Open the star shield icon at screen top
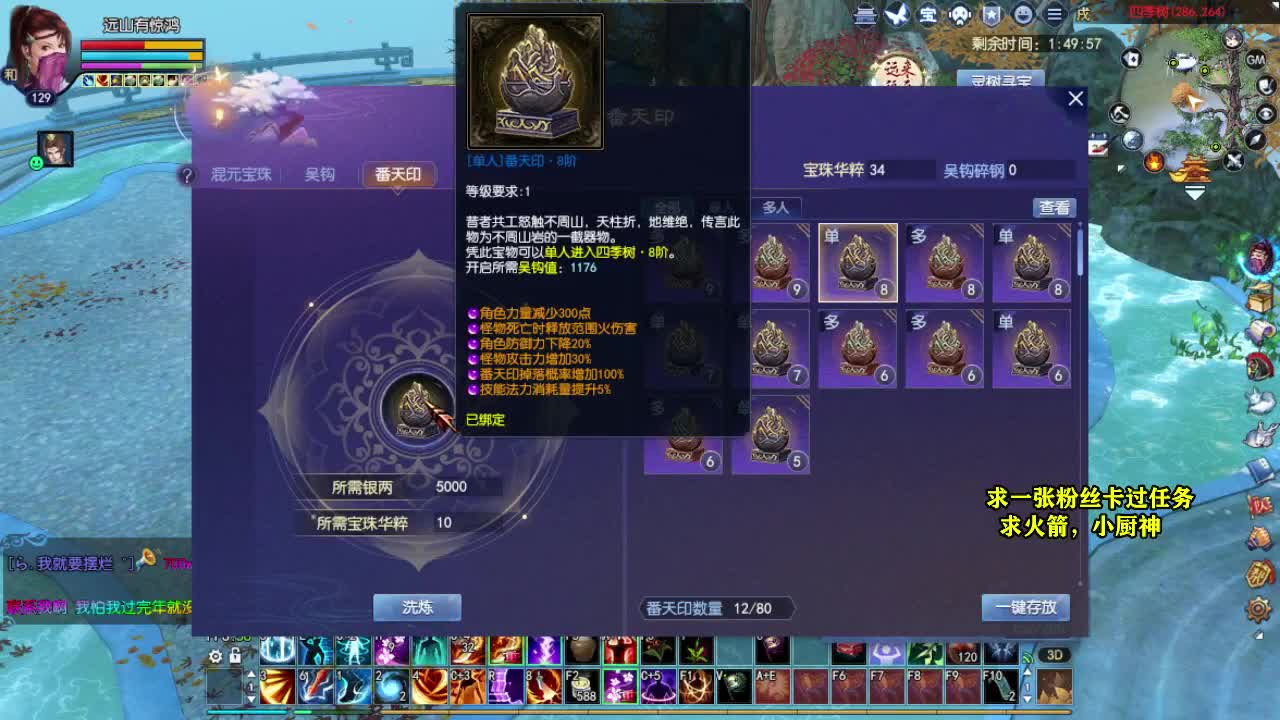 [989, 16]
